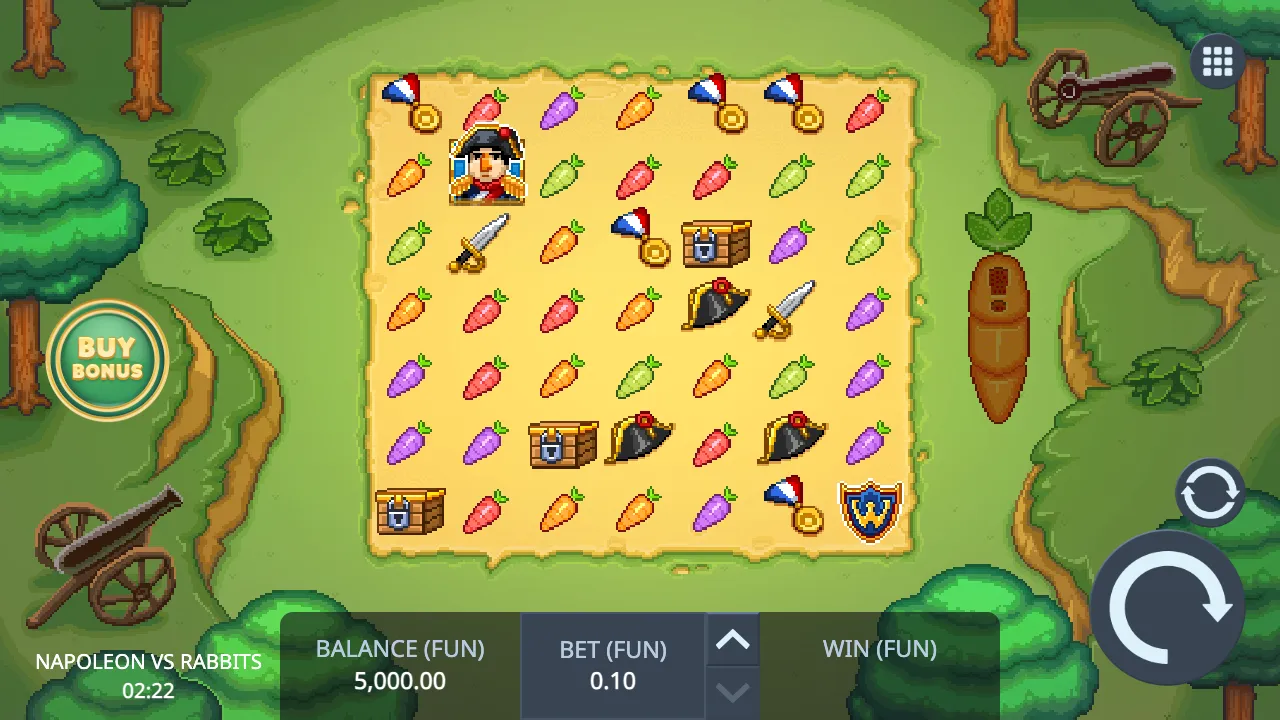1280x720 pixels.
Task: Click the Napoleon vs Rabbits timer label
Action: 146,661
